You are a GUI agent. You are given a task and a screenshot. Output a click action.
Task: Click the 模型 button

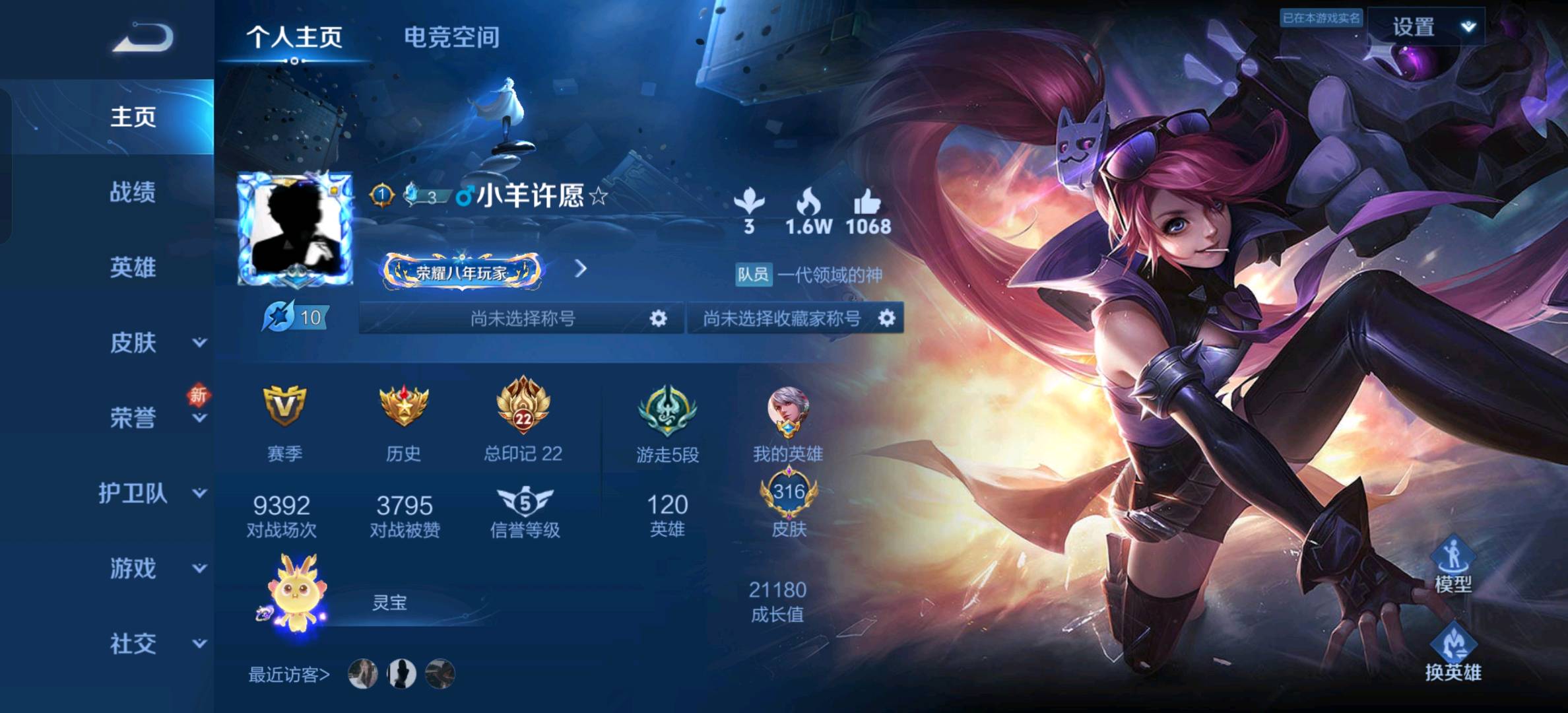(x=1453, y=564)
